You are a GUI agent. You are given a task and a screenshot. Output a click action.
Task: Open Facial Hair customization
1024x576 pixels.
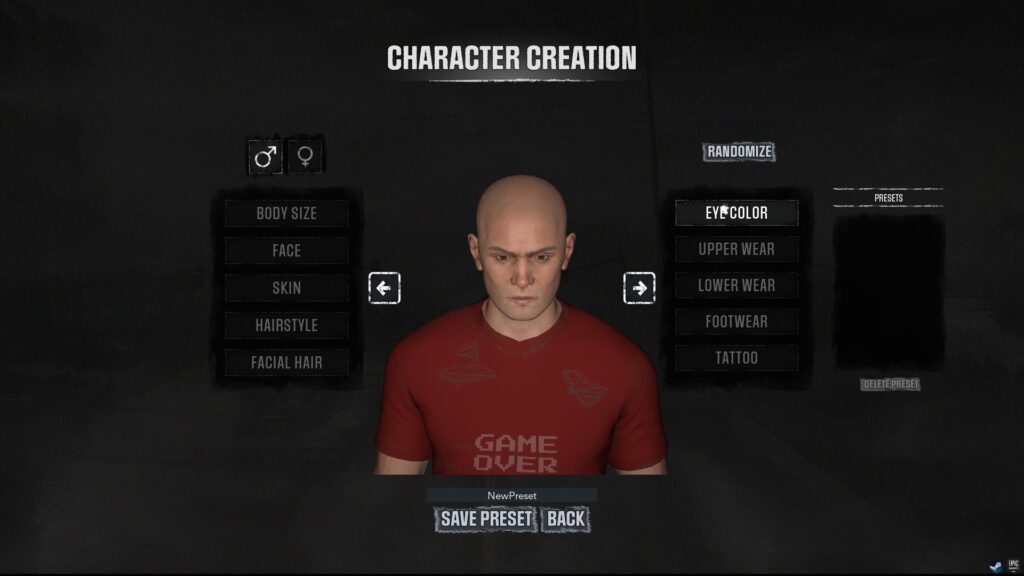pos(286,362)
